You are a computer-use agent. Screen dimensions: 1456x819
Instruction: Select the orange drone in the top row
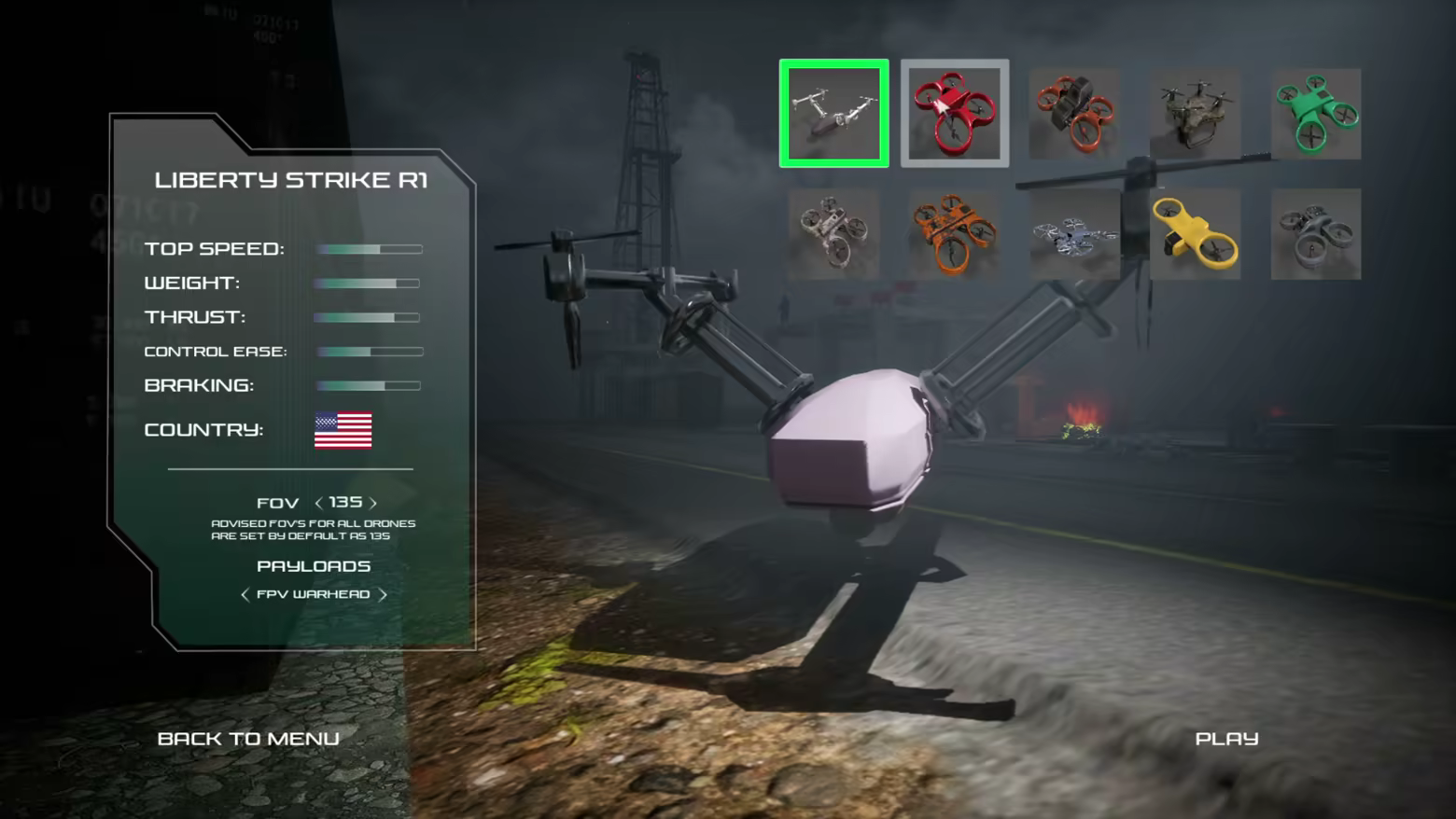pyautogui.click(x=1073, y=113)
